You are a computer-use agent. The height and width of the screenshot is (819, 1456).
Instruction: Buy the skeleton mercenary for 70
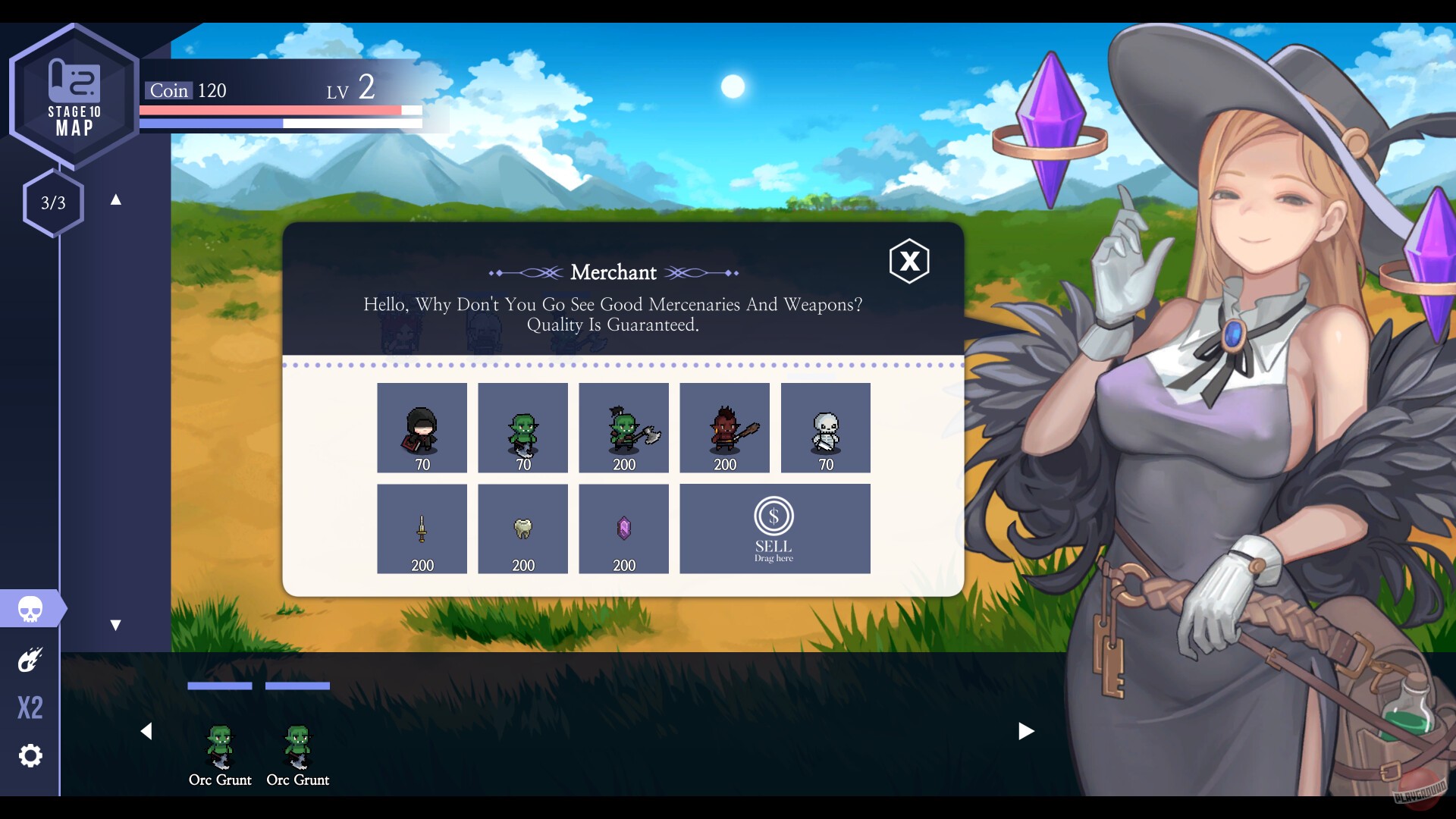coord(826,427)
